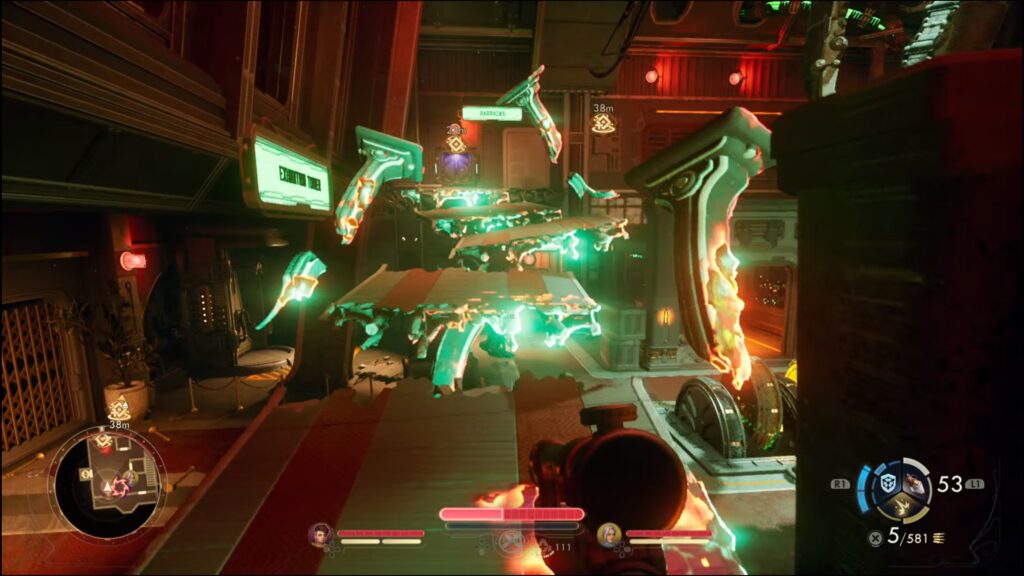Image resolution: width=1024 pixels, height=576 pixels.
Task: Select the dark-haired companion portrait
Action: point(320,535)
